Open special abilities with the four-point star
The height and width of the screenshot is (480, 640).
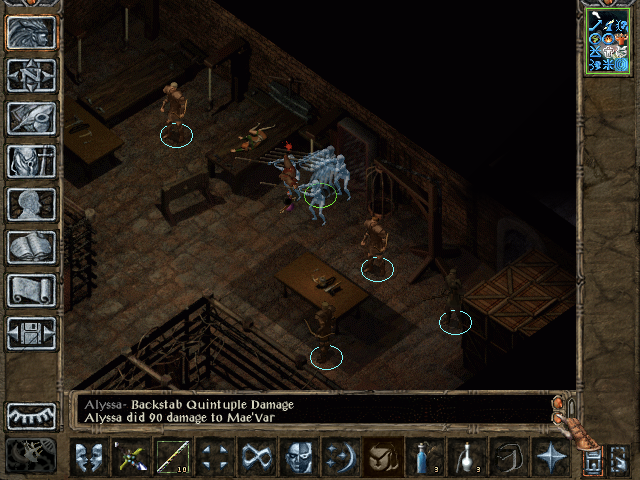[551, 457]
